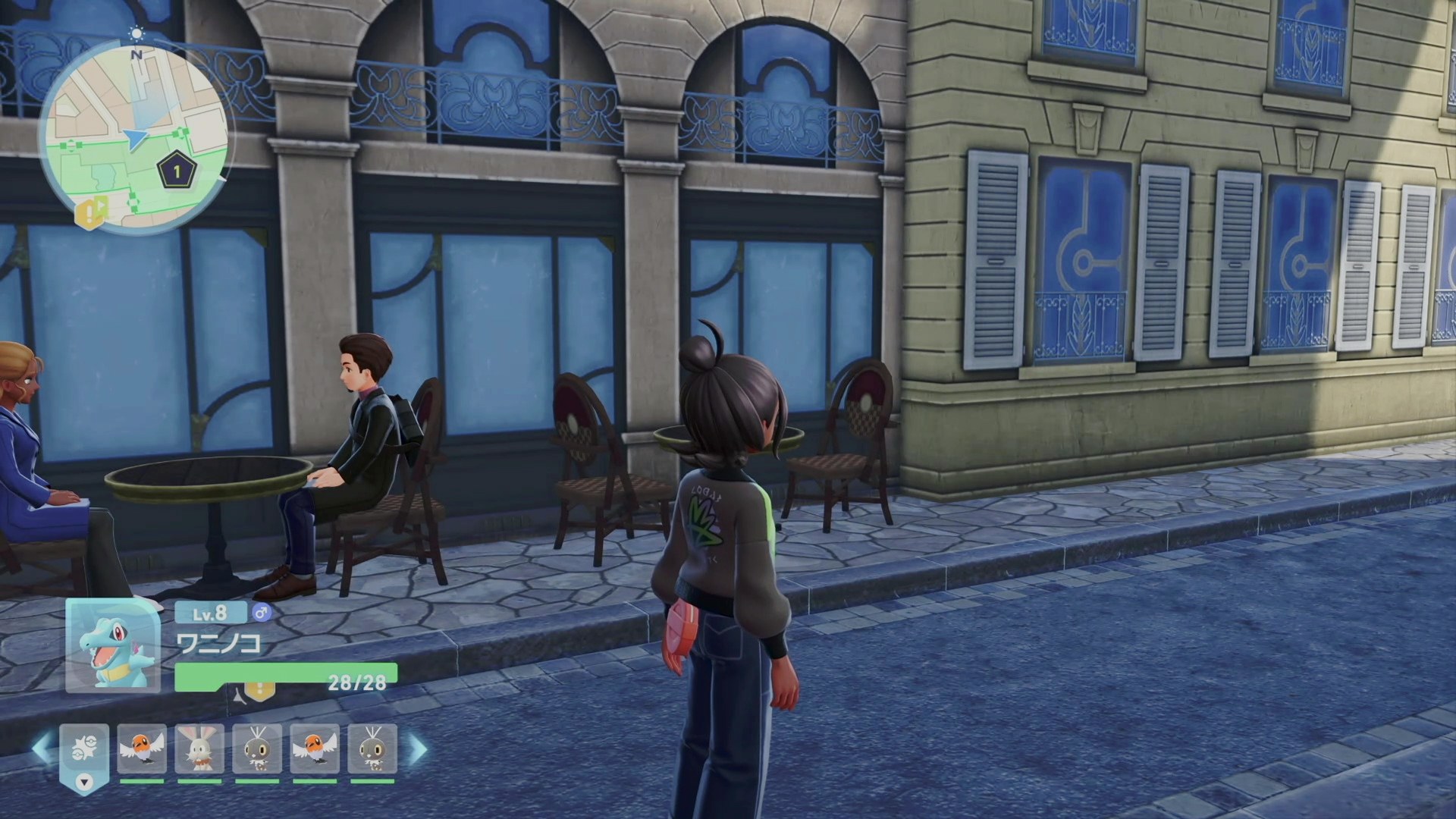Choose the Scorbunny party slot
This screenshot has height=819, width=1456.
pos(199,748)
